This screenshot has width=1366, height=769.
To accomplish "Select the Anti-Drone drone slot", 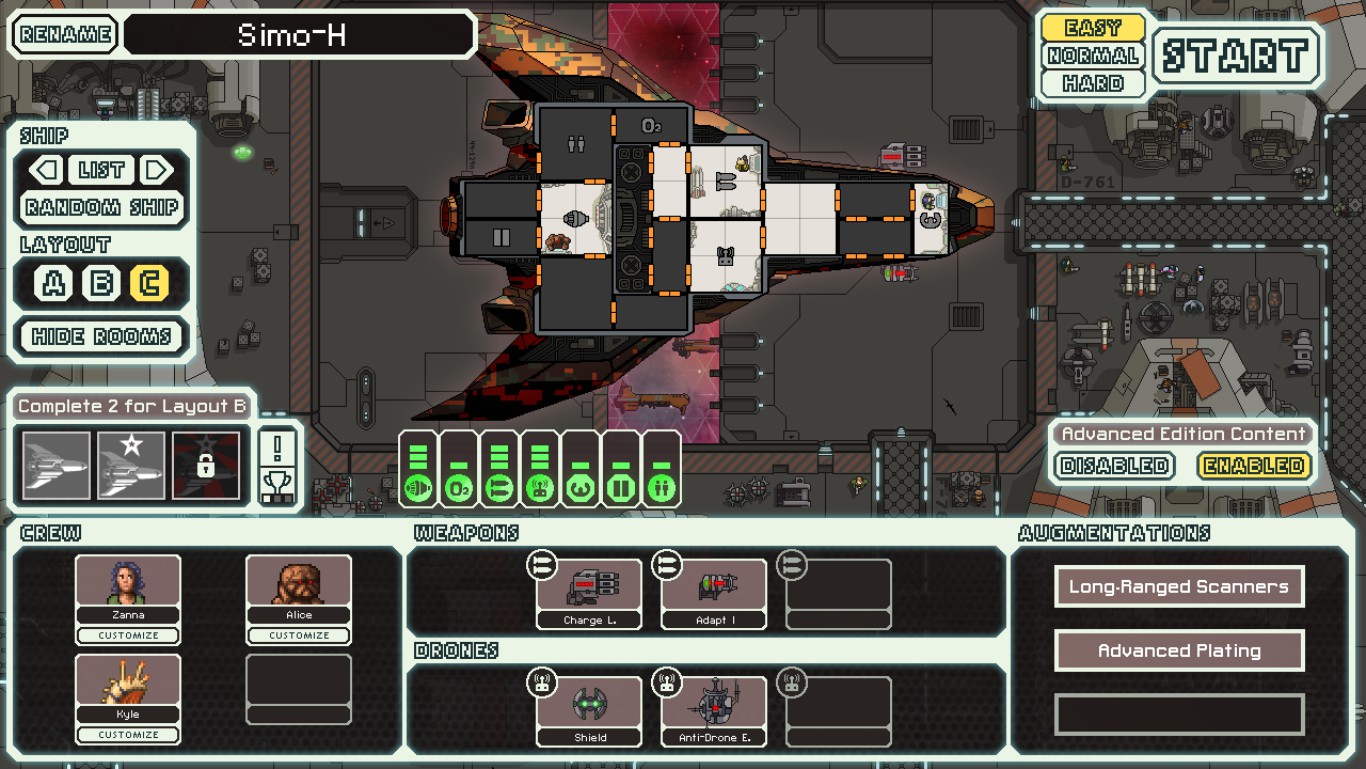I will click(713, 711).
